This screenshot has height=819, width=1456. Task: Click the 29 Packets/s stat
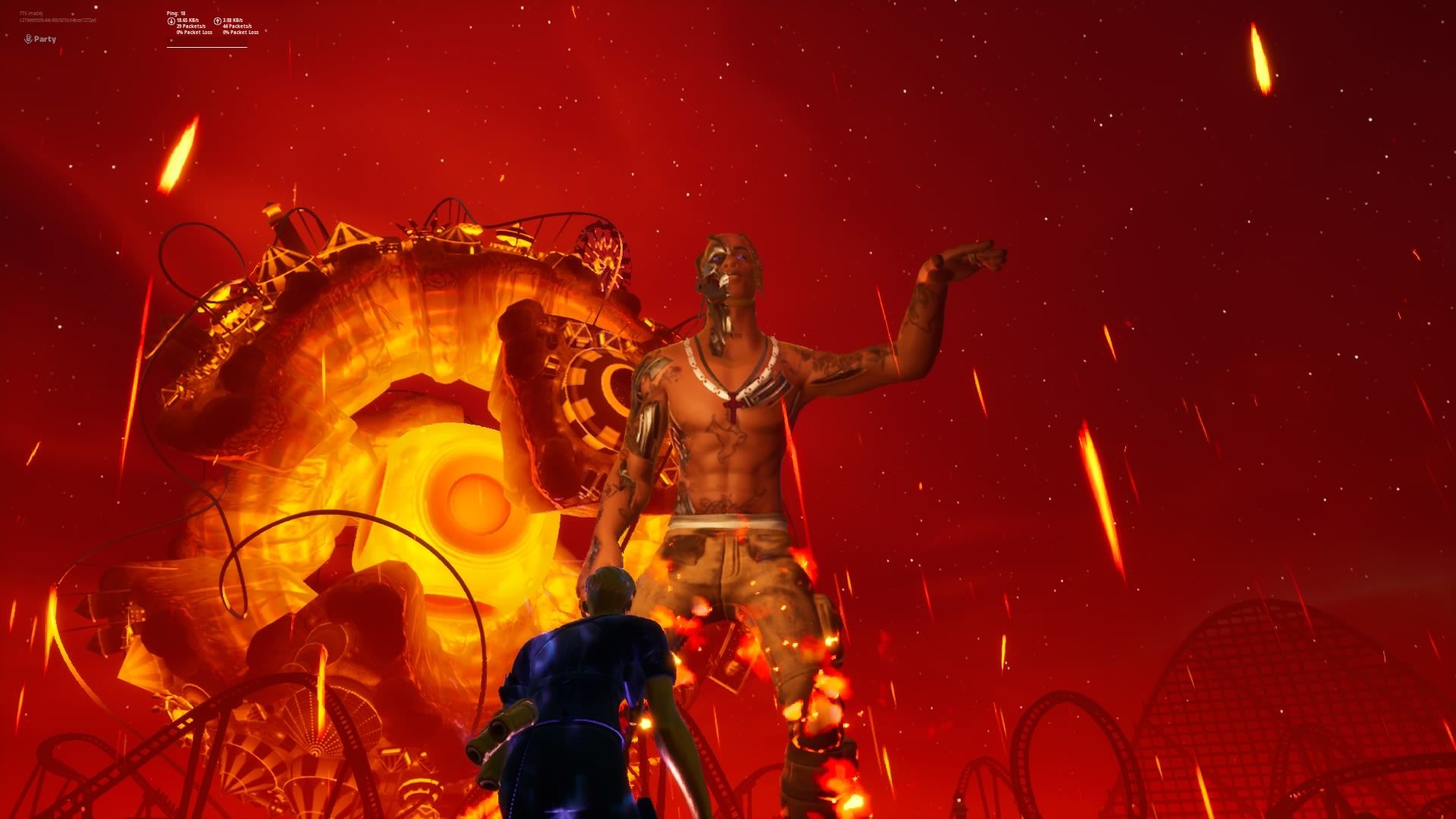click(191, 27)
